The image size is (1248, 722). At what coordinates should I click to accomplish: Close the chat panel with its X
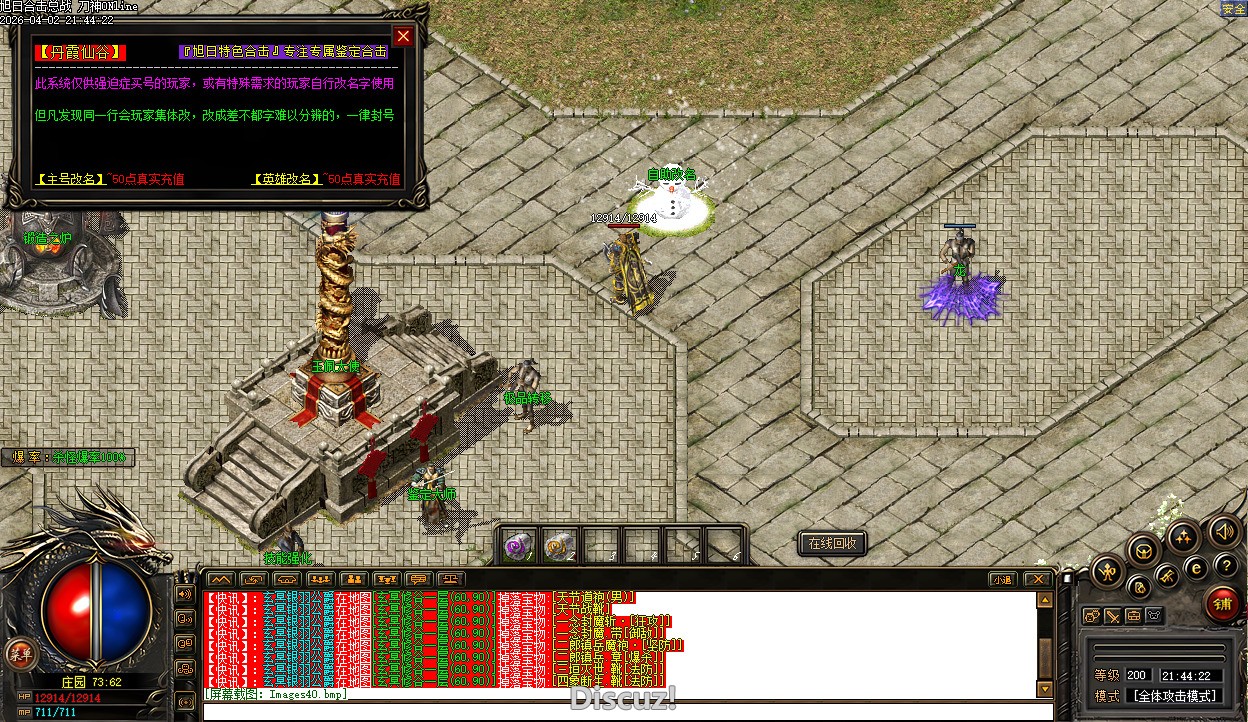click(1038, 579)
